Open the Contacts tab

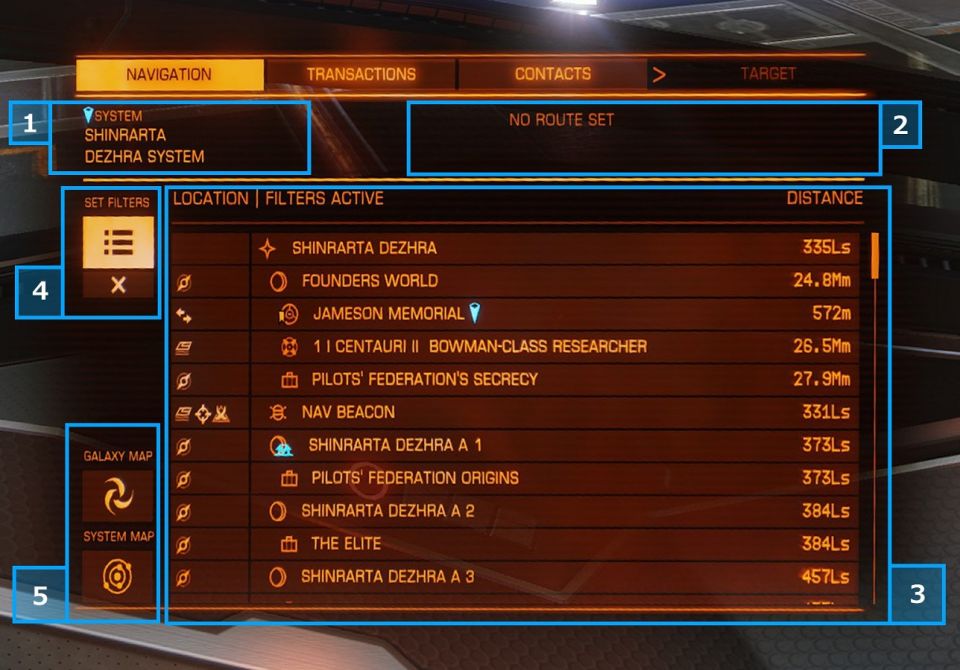click(x=552, y=74)
